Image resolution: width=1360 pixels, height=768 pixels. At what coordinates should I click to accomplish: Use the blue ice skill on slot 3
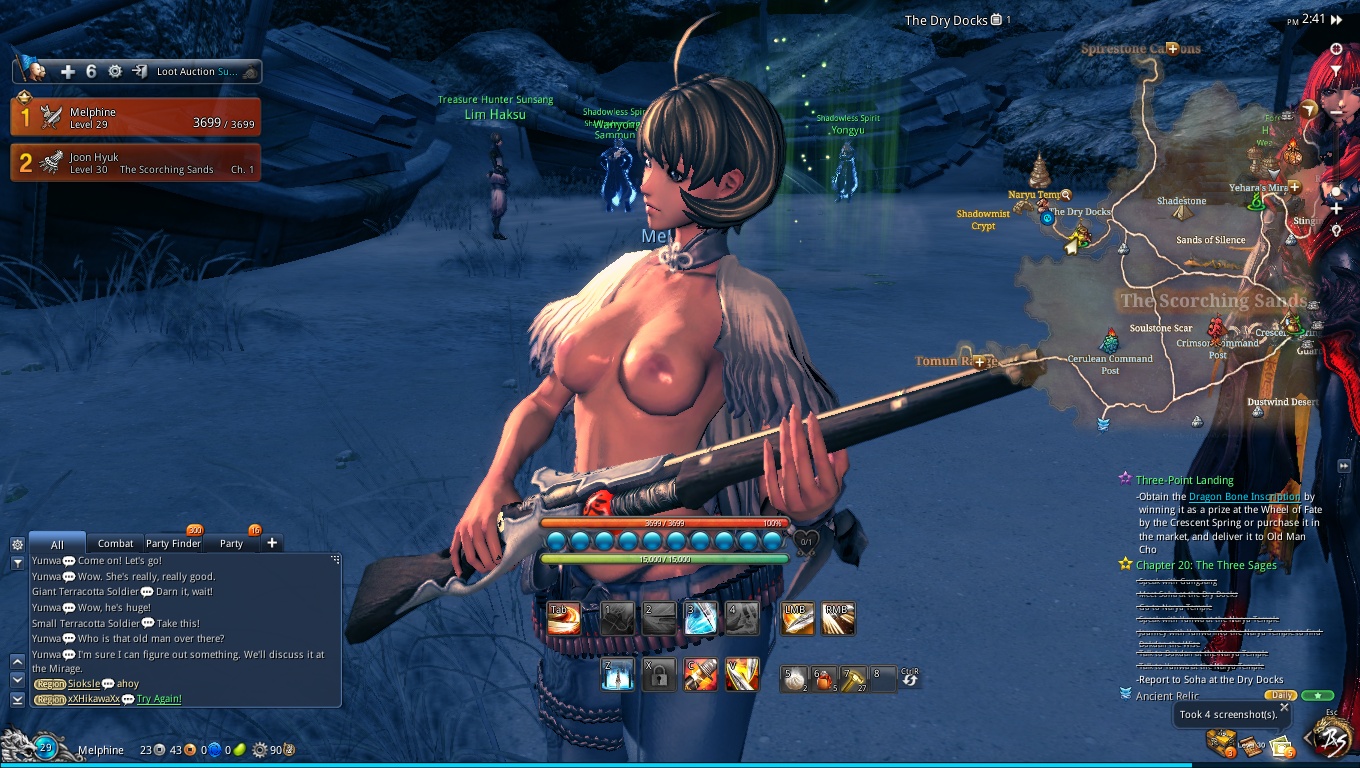pos(700,618)
